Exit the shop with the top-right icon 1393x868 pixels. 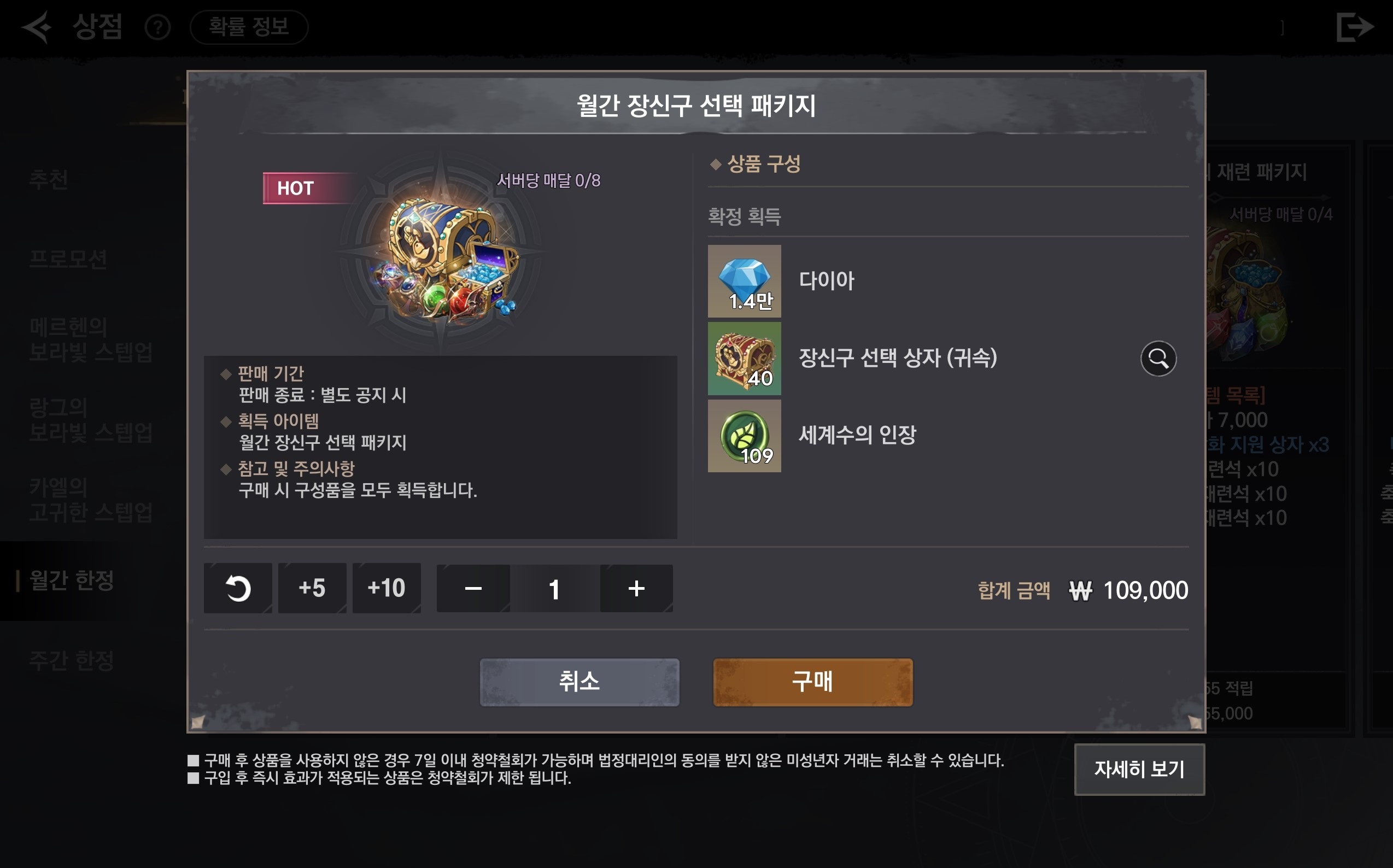(1355, 27)
